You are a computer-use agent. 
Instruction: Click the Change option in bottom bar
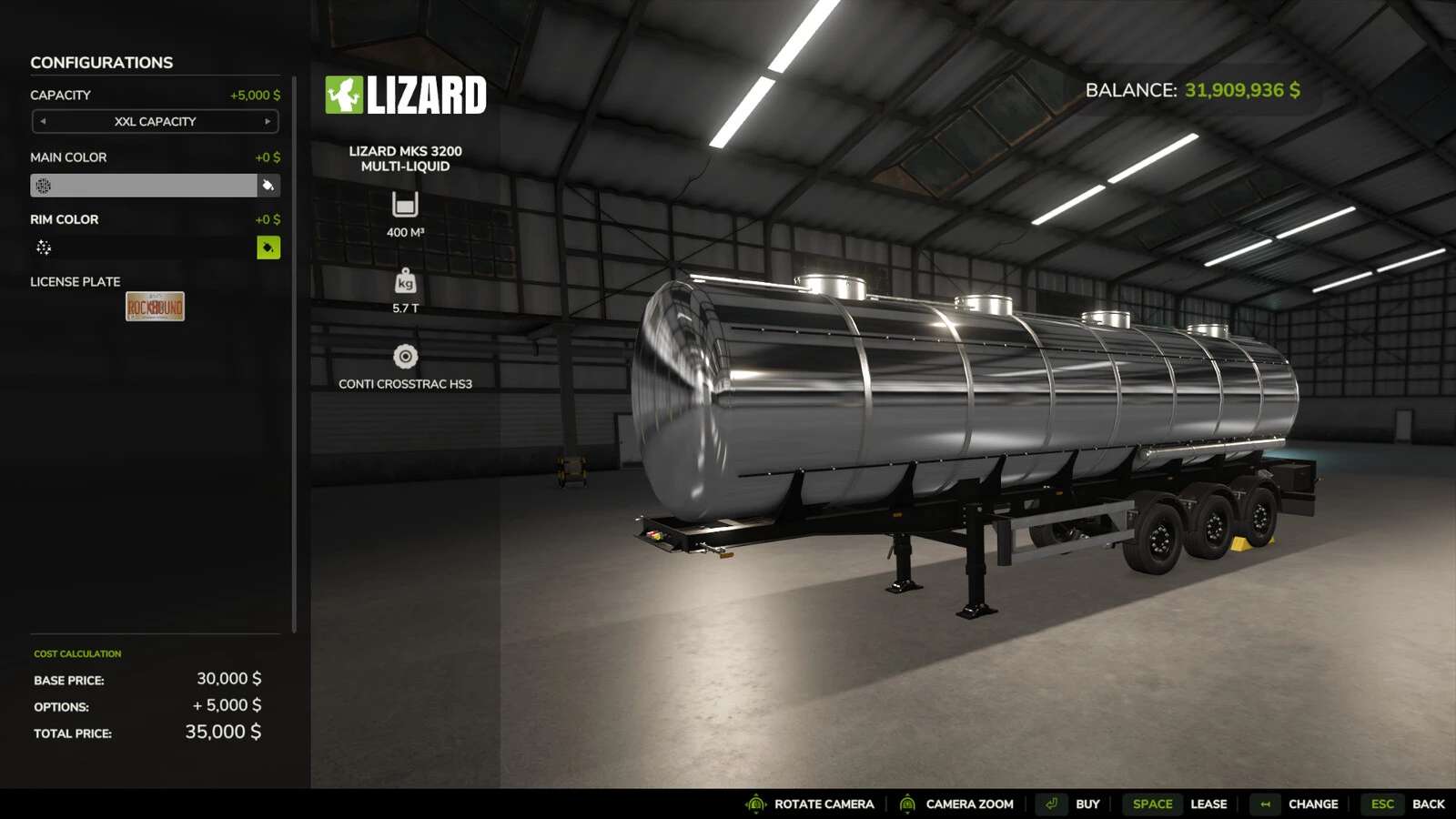[x=1312, y=804]
